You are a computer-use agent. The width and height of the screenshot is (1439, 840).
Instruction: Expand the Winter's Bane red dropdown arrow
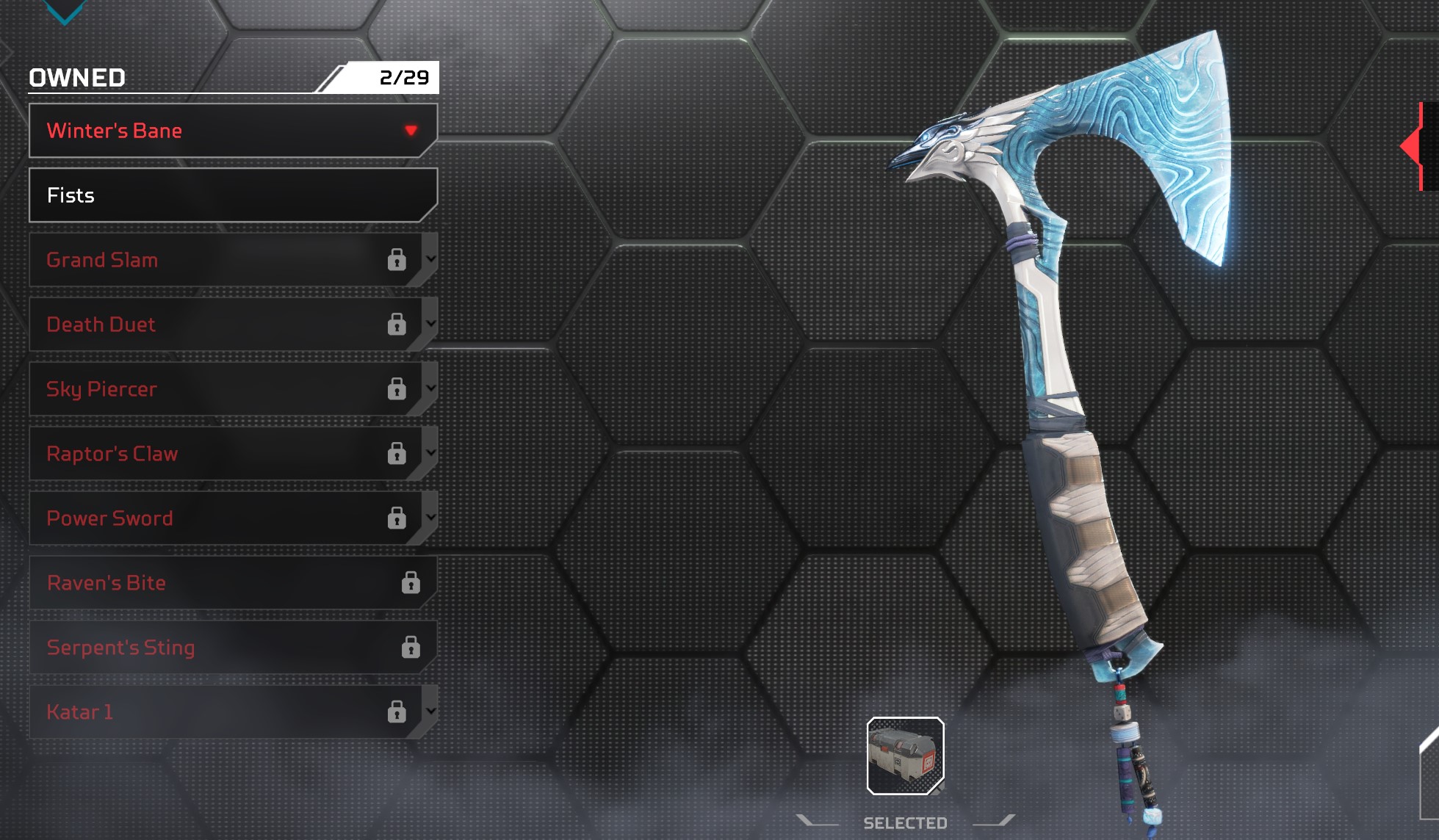click(411, 131)
